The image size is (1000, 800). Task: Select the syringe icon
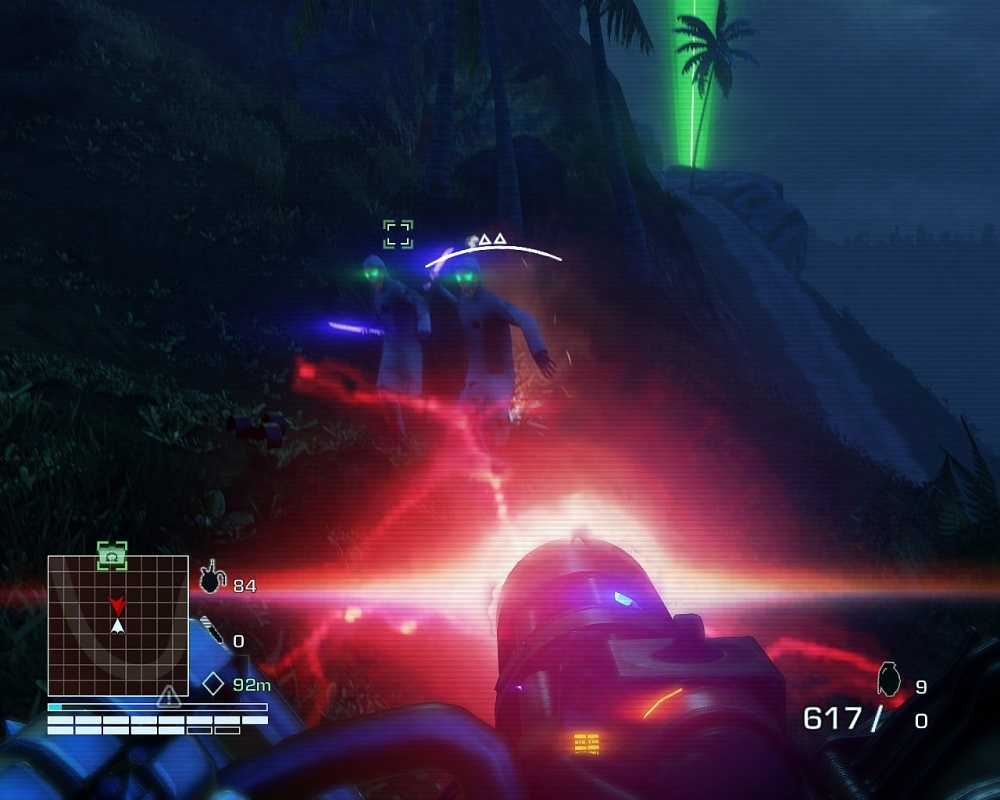pos(213,631)
